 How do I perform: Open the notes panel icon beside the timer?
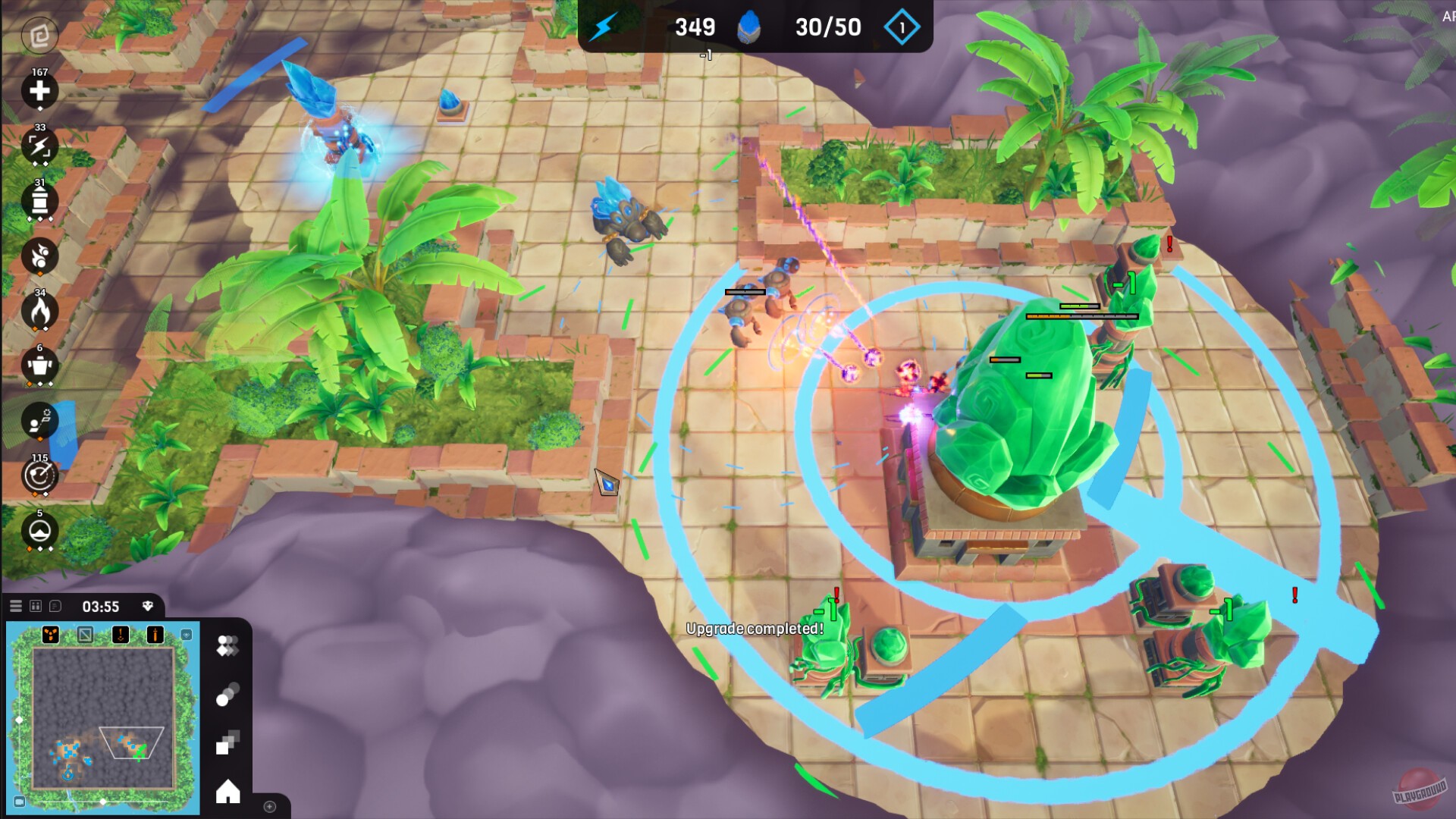coord(55,606)
